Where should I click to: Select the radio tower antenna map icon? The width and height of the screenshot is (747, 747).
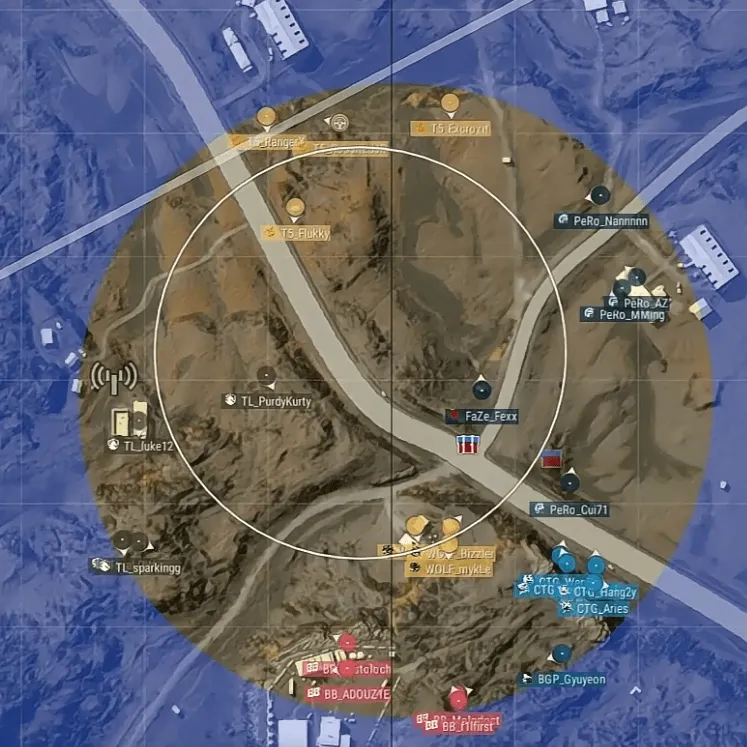[113, 380]
